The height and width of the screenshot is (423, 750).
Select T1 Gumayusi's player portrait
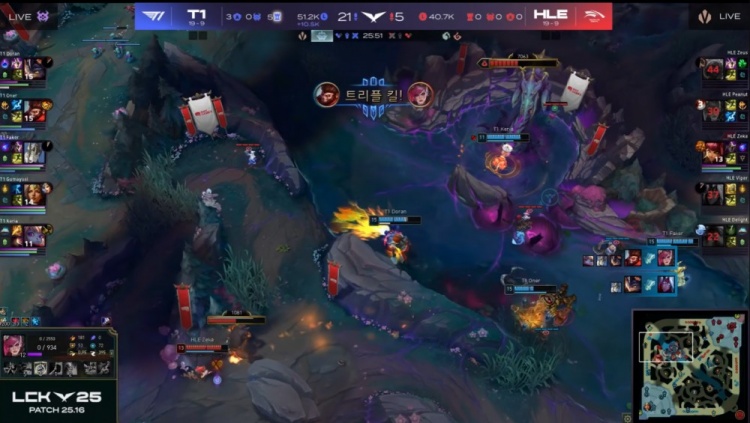click(35, 194)
